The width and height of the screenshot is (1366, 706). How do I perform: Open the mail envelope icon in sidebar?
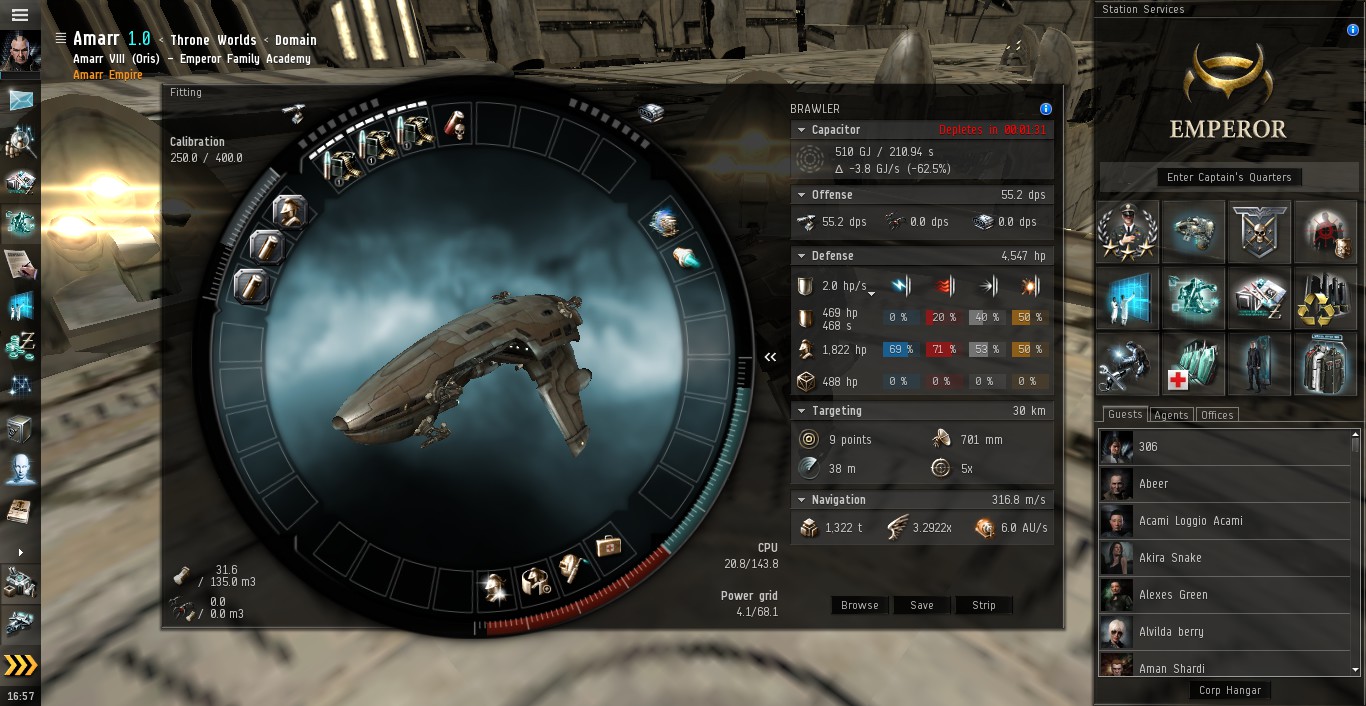pyautogui.click(x=21, y=100)
